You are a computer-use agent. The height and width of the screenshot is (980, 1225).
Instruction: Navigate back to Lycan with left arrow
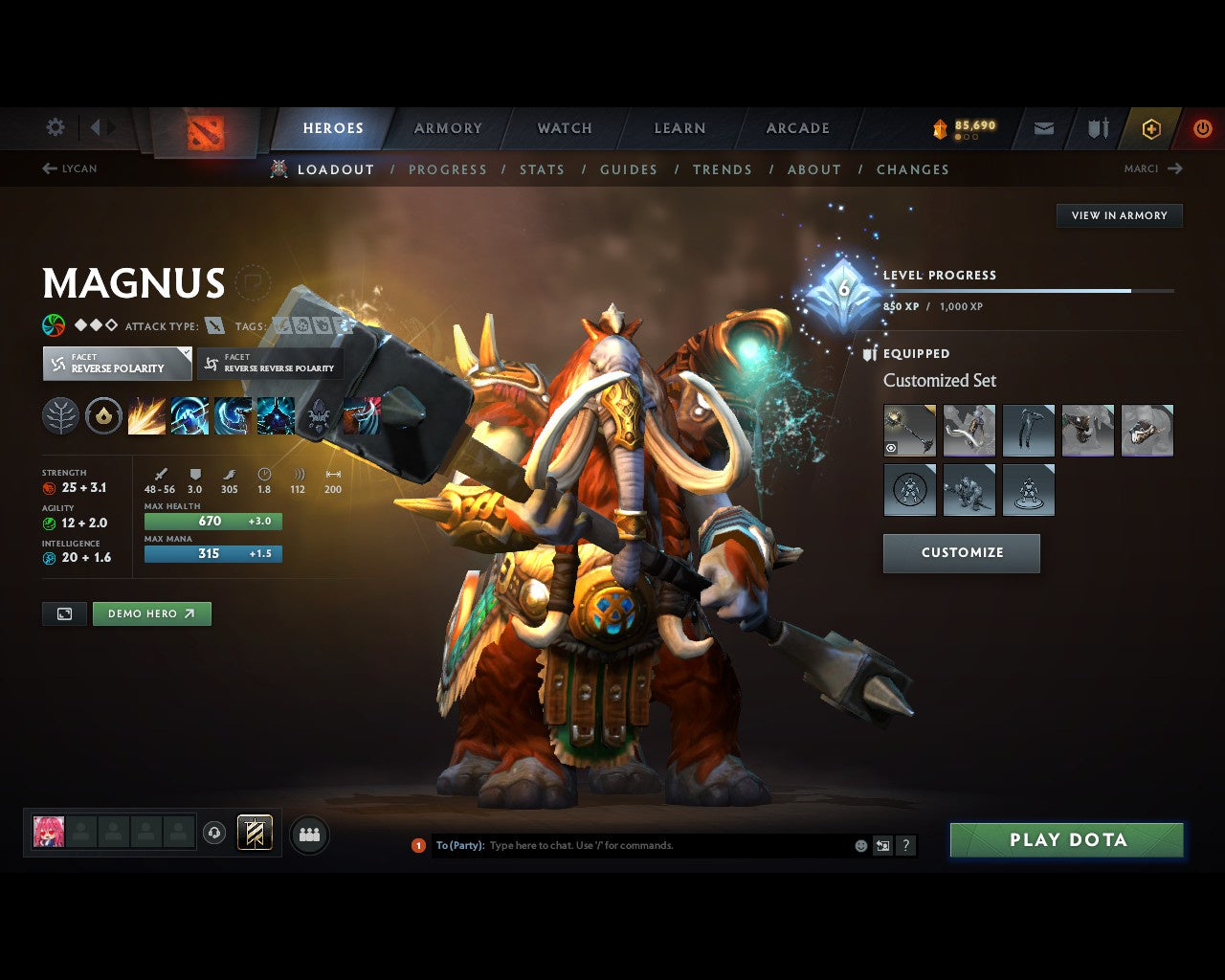tap(48, 168)
